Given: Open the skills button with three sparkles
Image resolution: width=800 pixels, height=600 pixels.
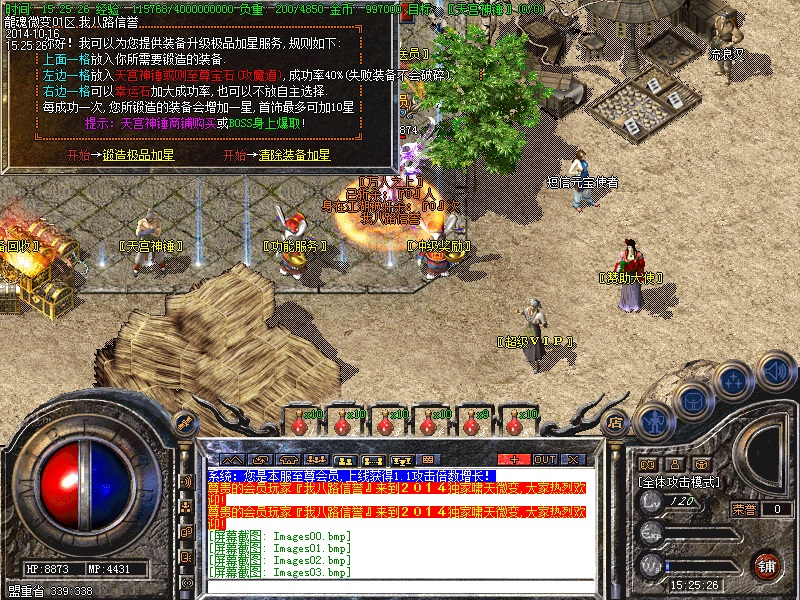Looking at the screenshot, I should [x=733, y=380].
